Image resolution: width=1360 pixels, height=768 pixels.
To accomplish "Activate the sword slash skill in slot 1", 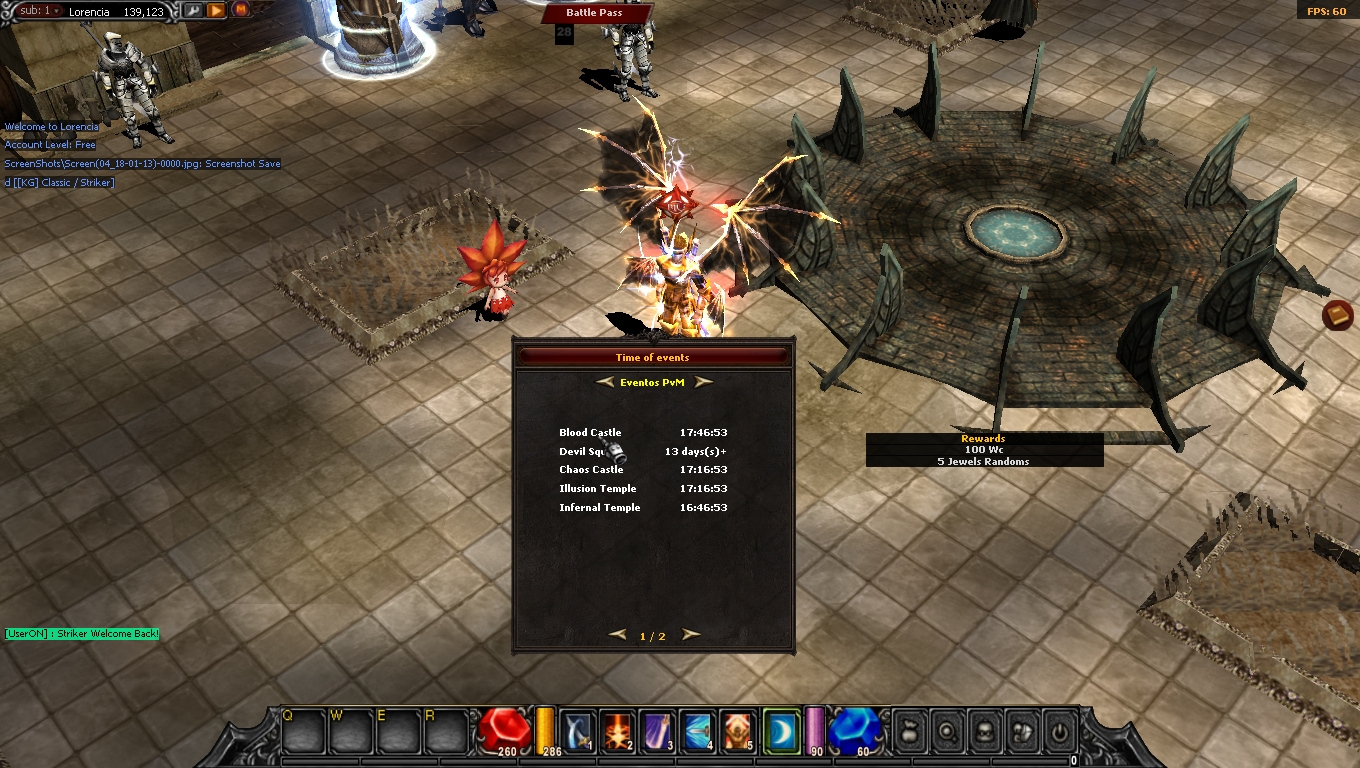I will pyautogui.click(x=579, y=731).
